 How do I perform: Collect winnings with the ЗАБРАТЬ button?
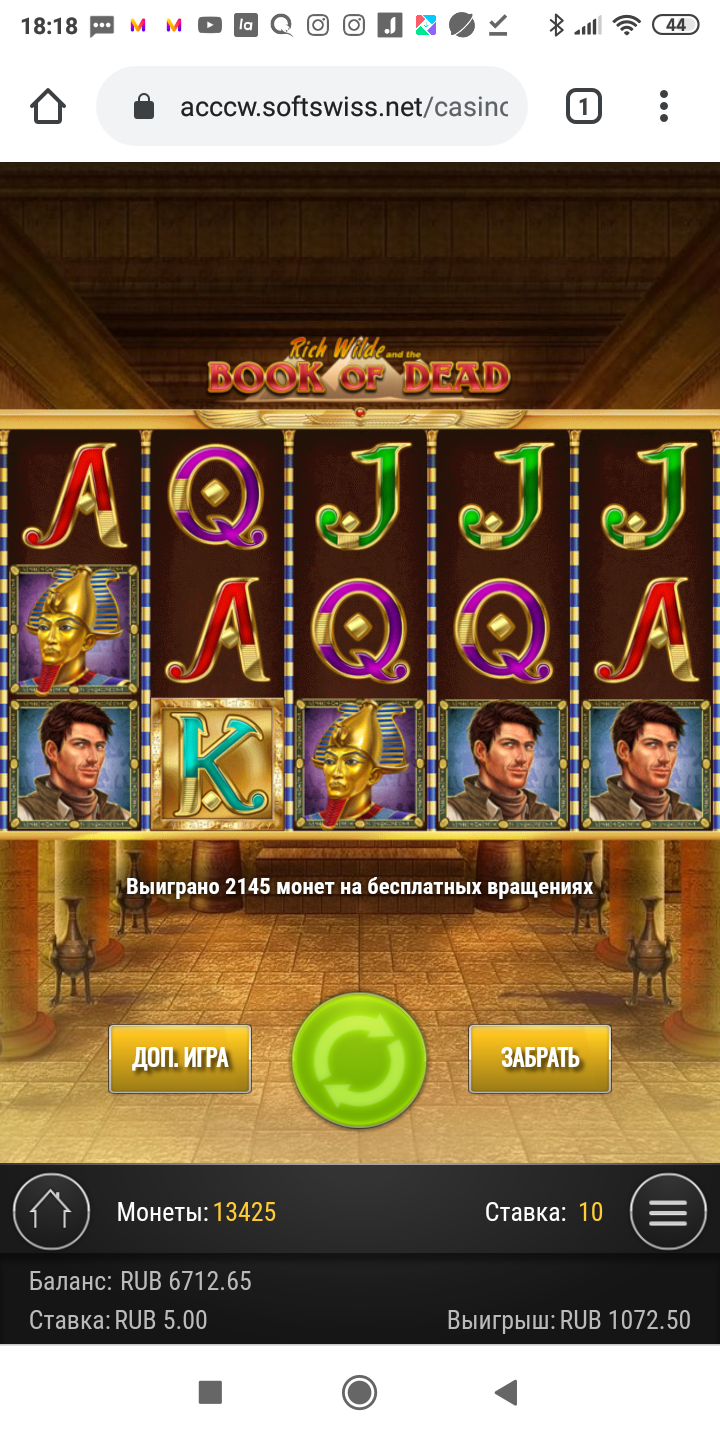coord(540,1059)
